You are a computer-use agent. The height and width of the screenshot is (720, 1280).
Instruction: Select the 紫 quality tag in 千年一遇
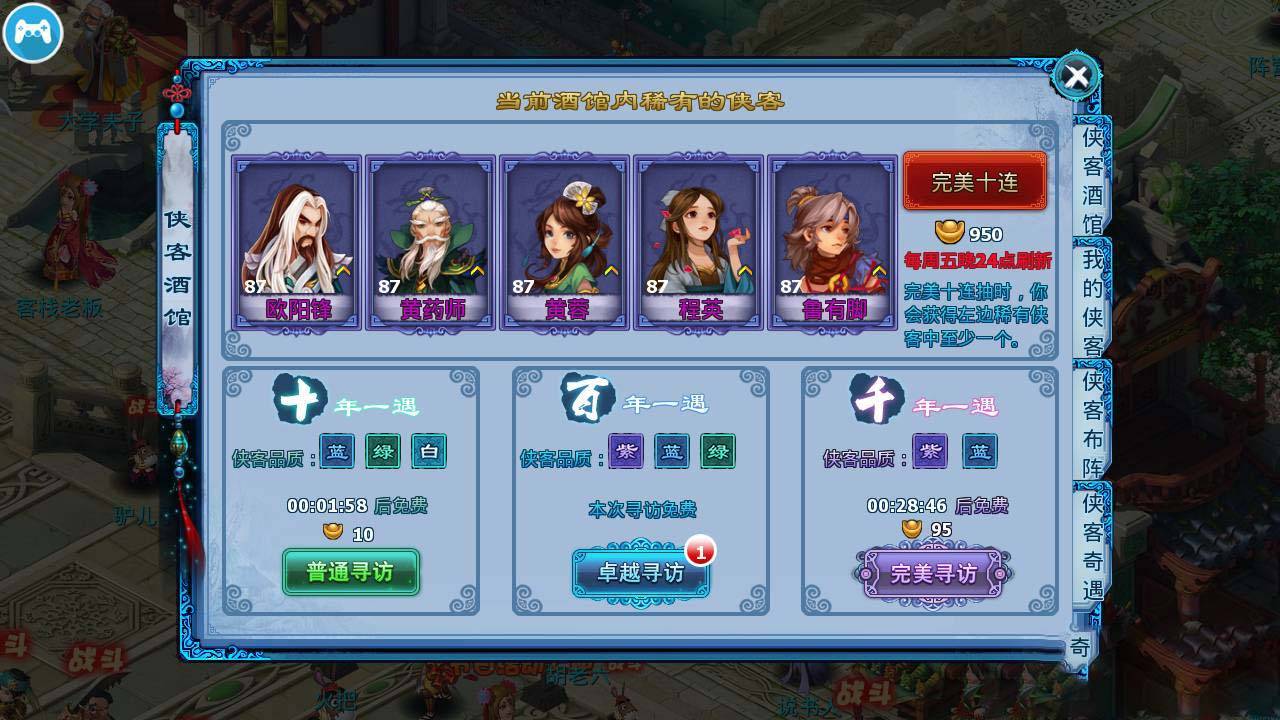pyautogui.click(x=928, y=452)
